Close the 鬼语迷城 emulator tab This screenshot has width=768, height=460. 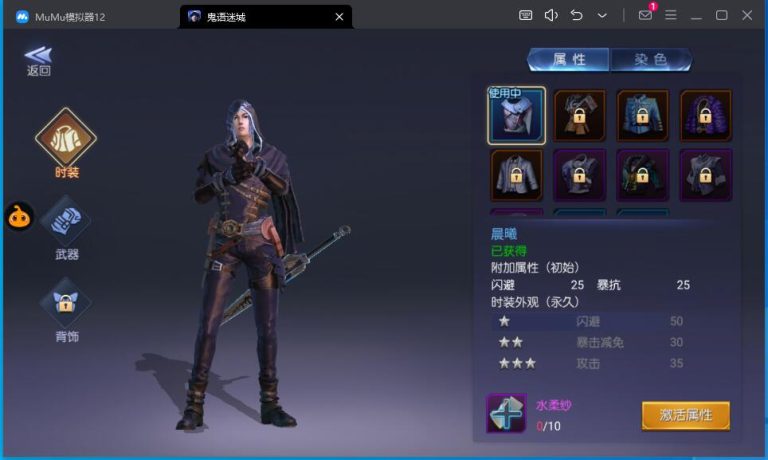click(340, 16)
